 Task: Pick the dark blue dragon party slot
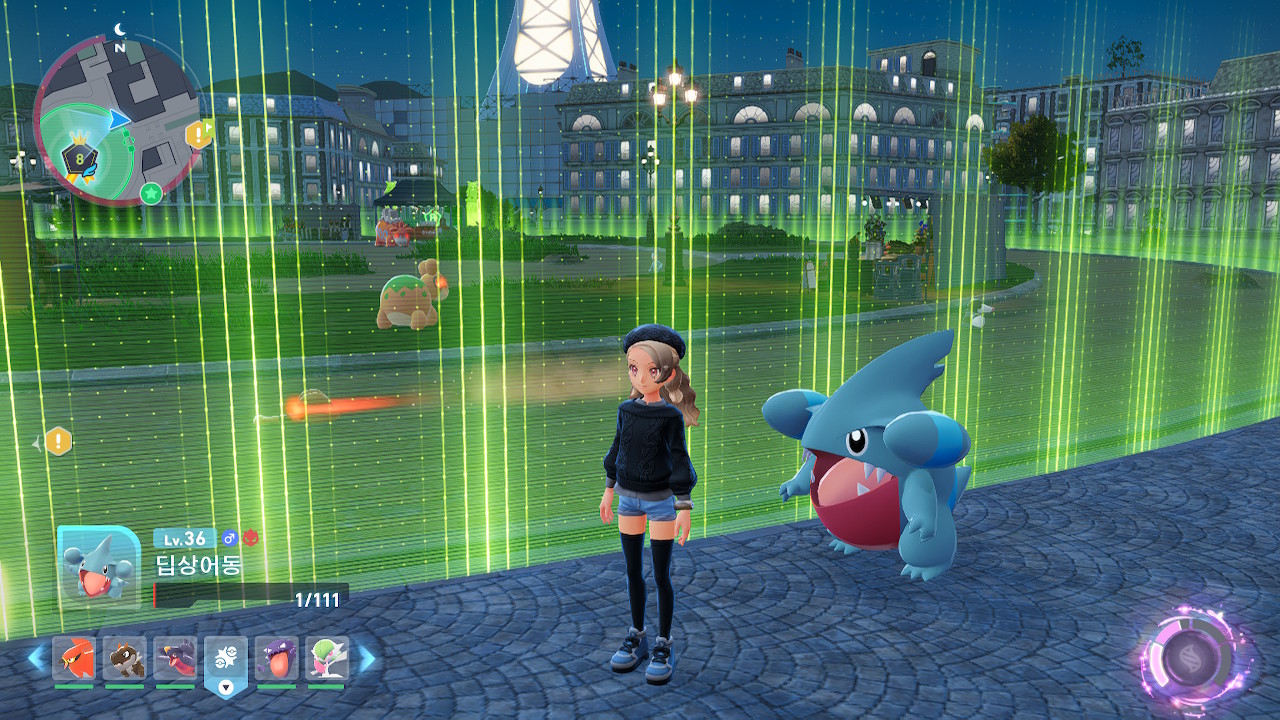tap(175, 659)
